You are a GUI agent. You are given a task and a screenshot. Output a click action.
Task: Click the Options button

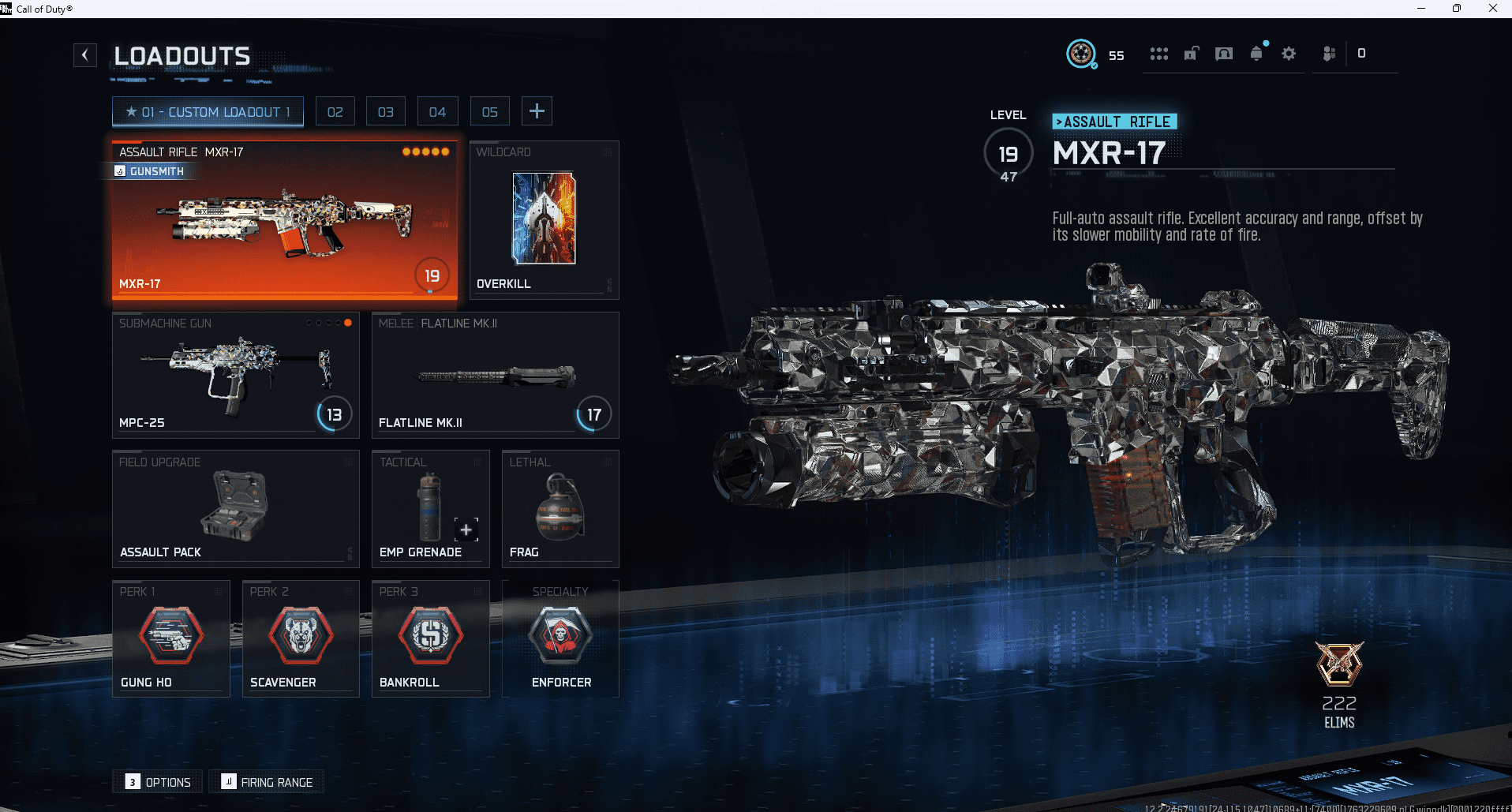point(157,781)
